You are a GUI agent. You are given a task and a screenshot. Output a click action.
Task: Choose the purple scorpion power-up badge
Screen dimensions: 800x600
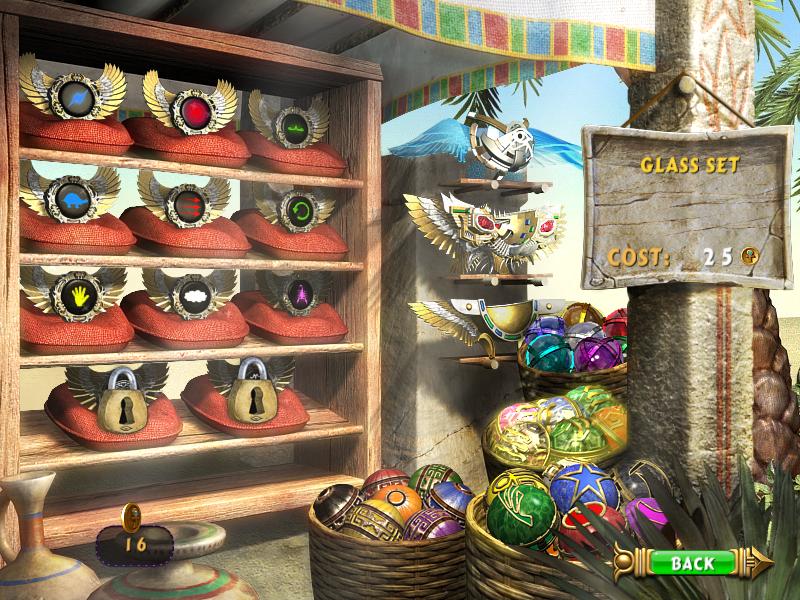294,293
